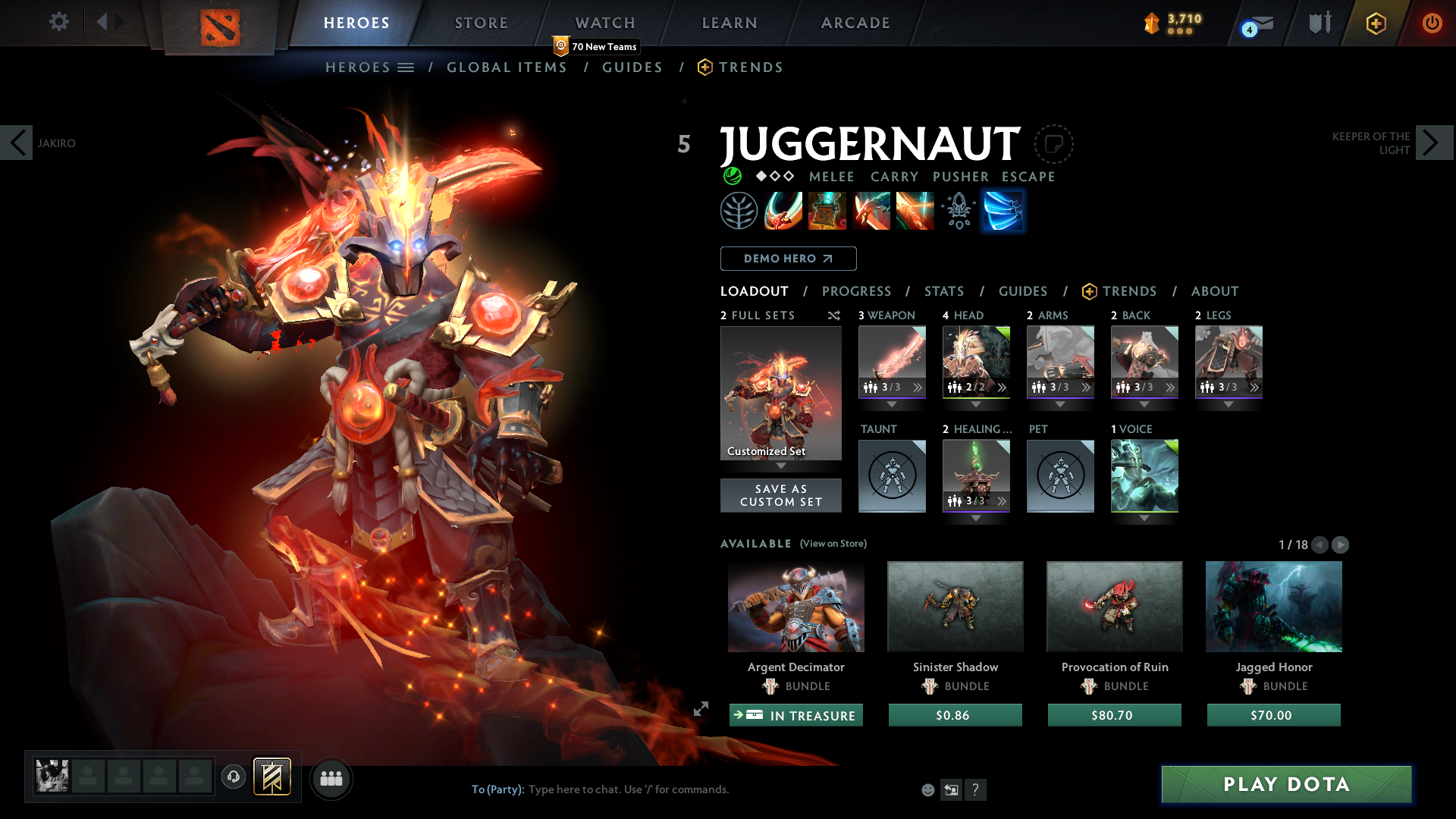1456x819 pixels.
Task: Open the View on Store link
Action: (833, 544)
